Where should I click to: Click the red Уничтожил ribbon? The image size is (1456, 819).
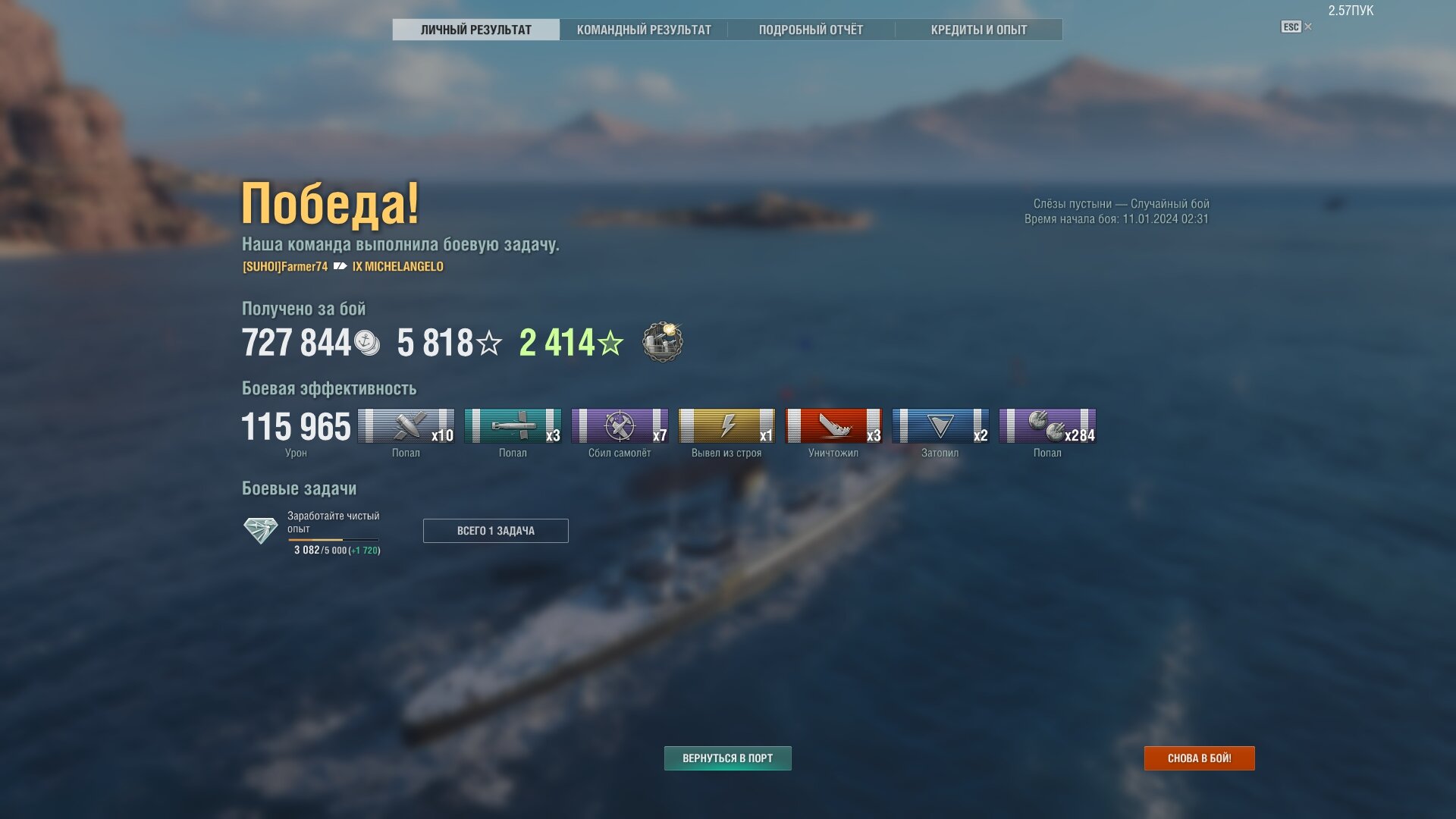pyautogui.click(x=833, y=426)
